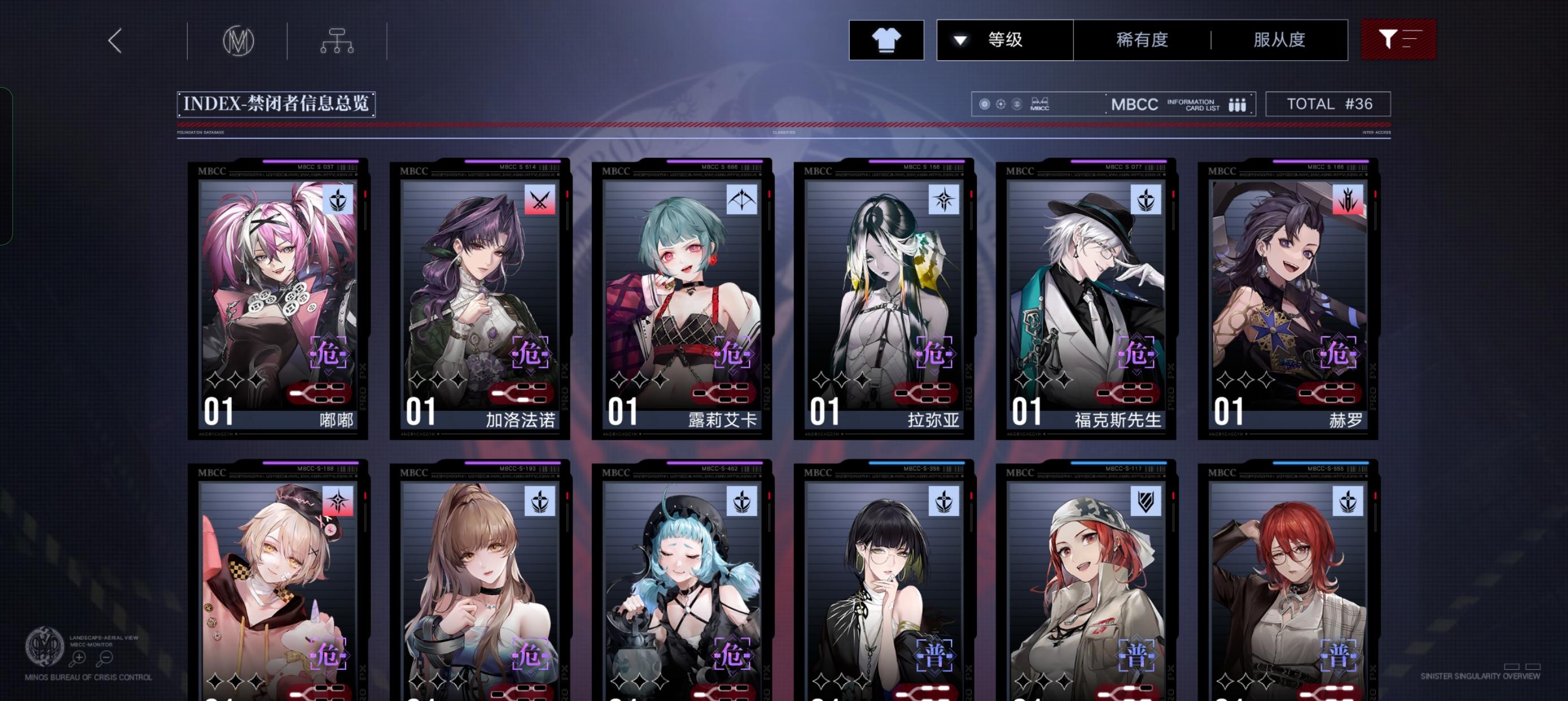Select the T-shirt outfit icon

[886, 39]
